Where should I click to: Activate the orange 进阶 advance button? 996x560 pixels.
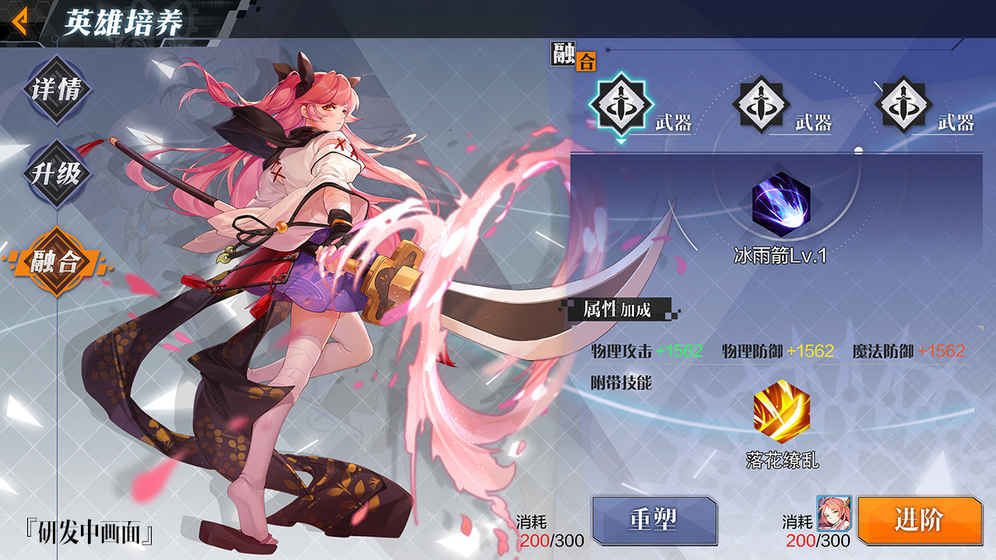(919, 520)
